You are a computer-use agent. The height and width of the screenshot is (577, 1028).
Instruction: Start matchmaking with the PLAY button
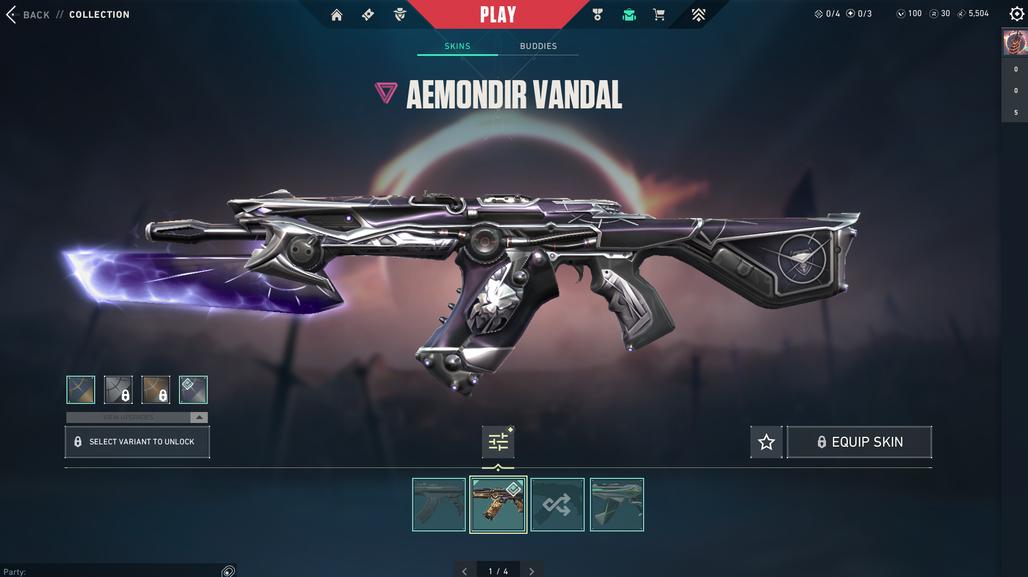(x=497, y=15)
